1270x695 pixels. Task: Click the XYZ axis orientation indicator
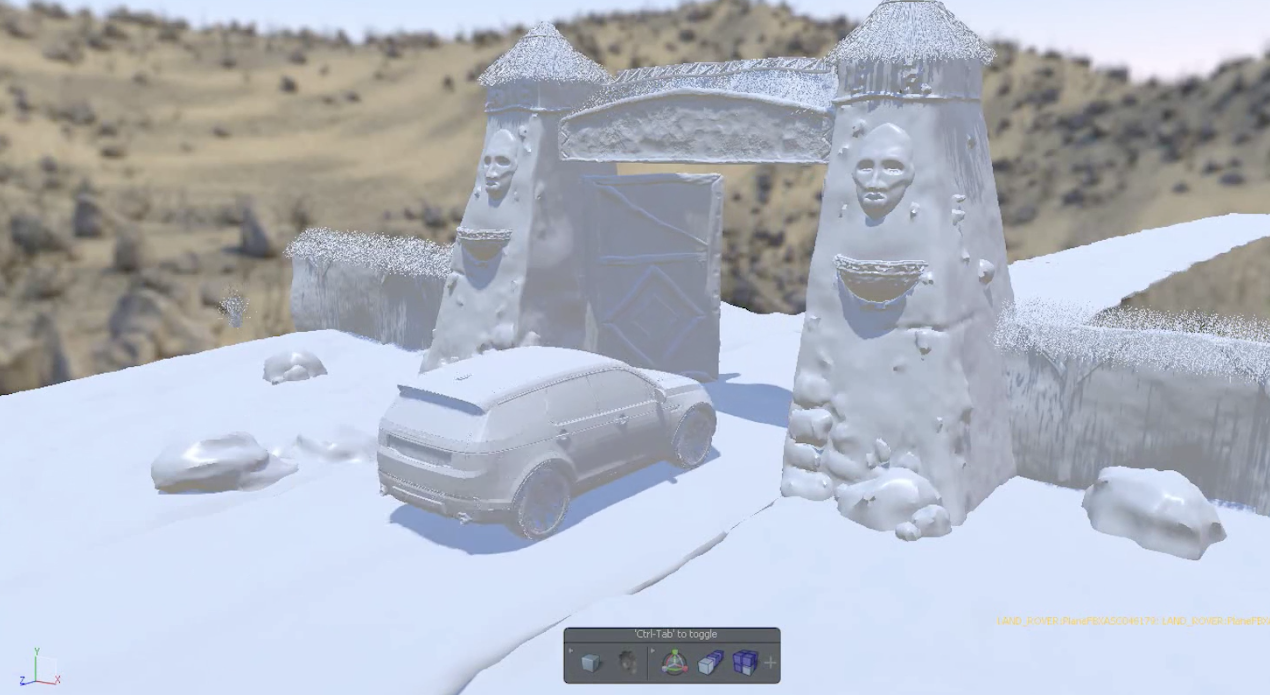[37, 668]
